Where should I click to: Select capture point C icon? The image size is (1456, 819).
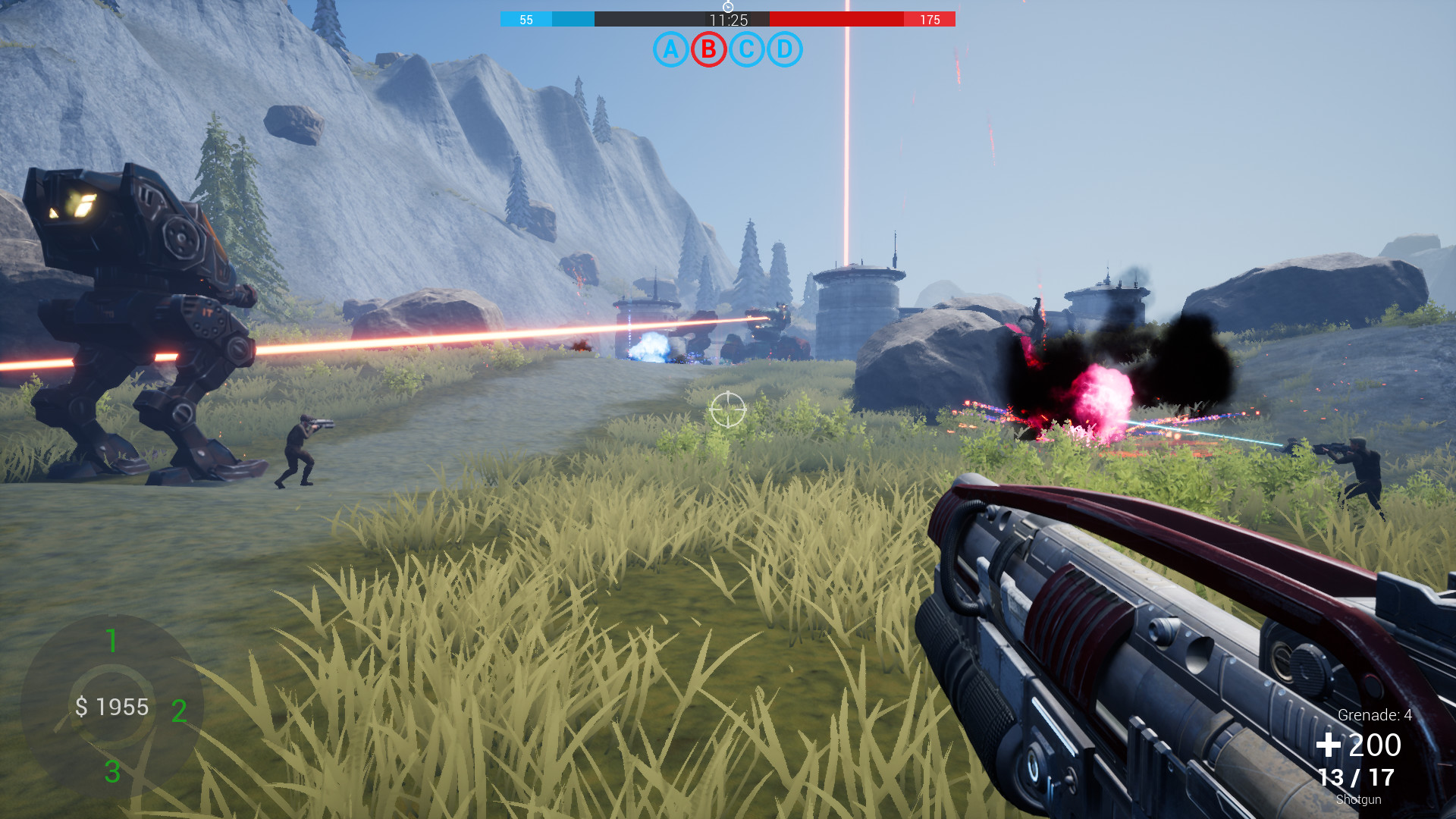[x=747, y=49]
